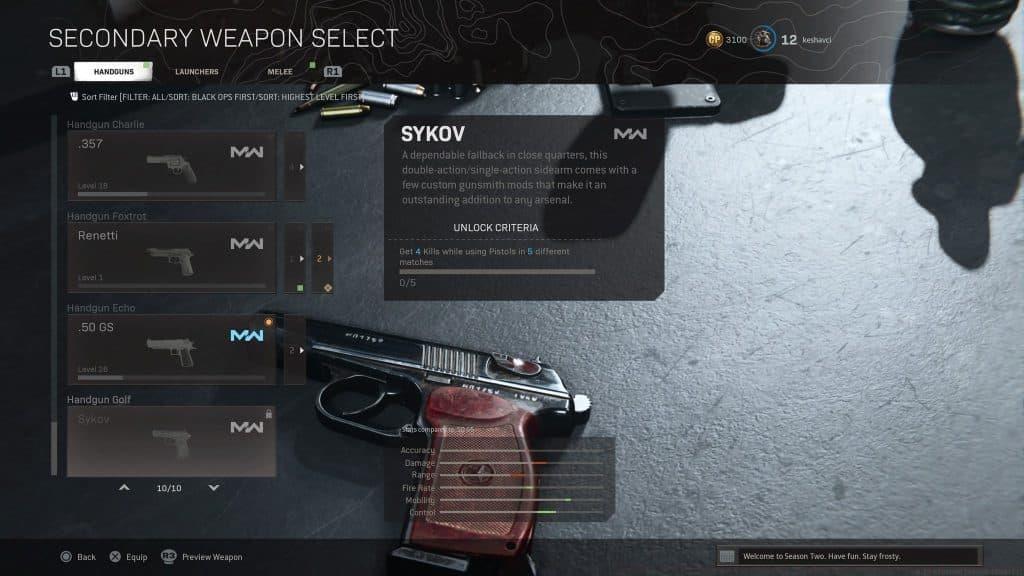Viewport: 1024px width, 576px height.
Task: Select the .50 GS handgun card
Action: click(171, 349)
